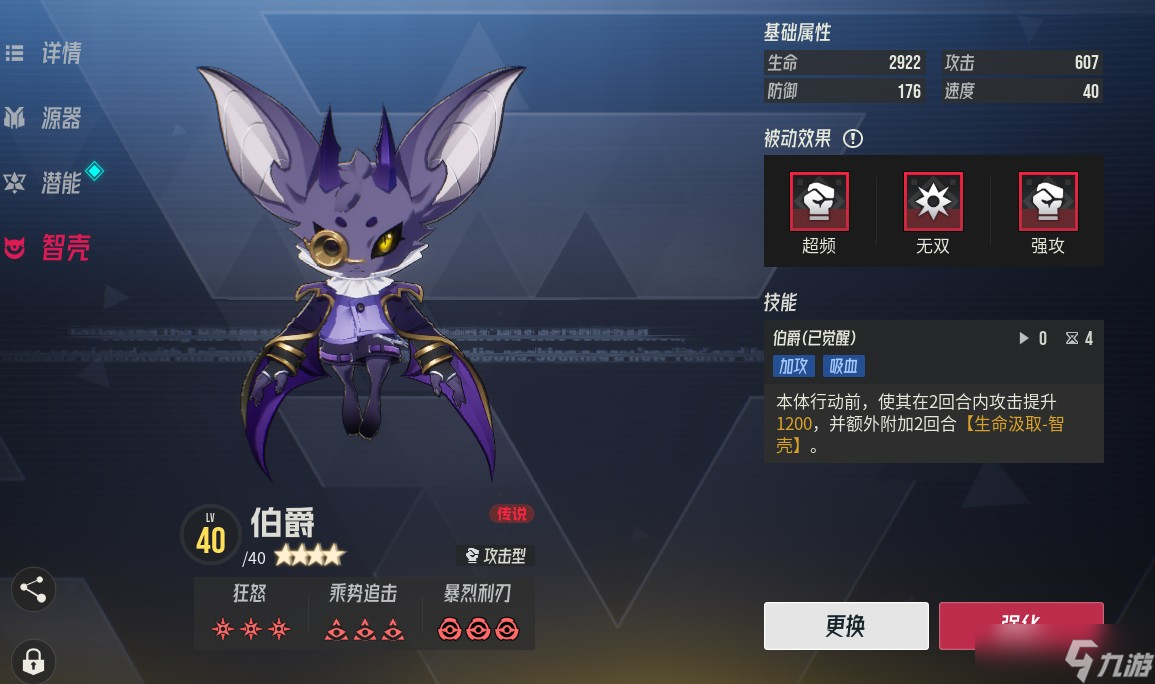
Task: View the 乘势追击 trait
Action: (x=363, y=612)
